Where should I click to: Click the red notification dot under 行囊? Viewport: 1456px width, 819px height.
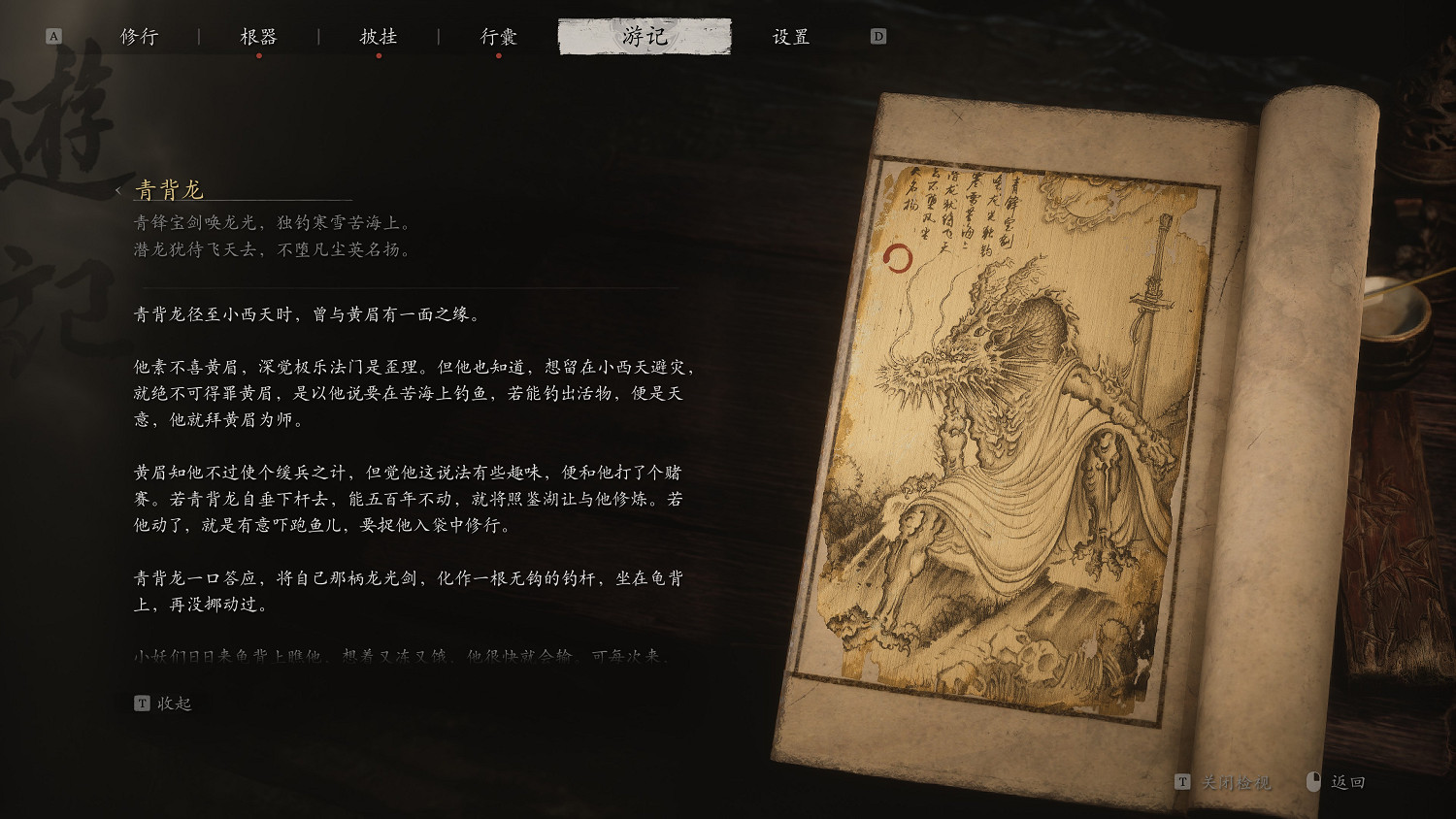(x=500, y=56)
